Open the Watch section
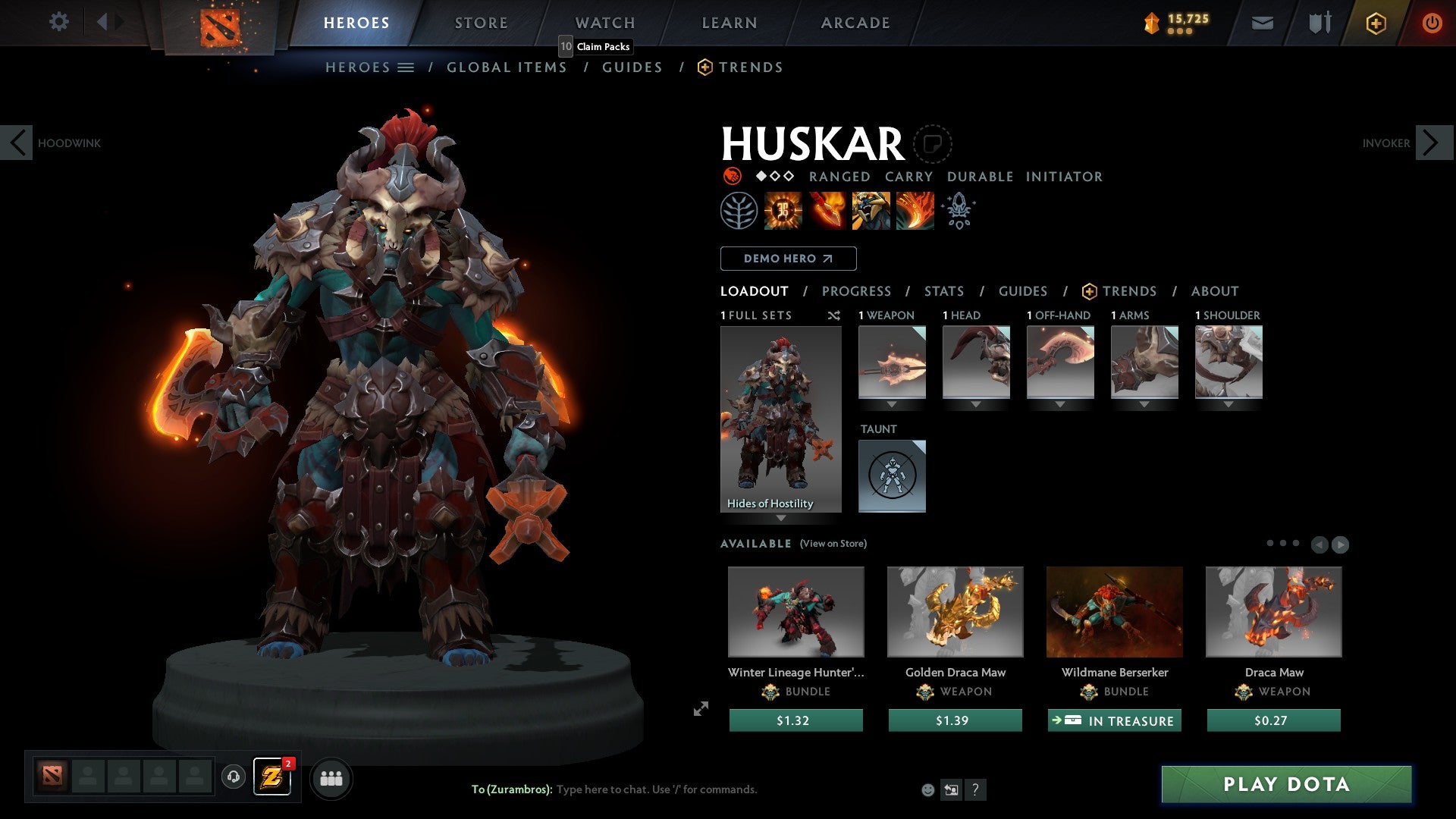Viewport: 1456px width, 819px height. 604,23
